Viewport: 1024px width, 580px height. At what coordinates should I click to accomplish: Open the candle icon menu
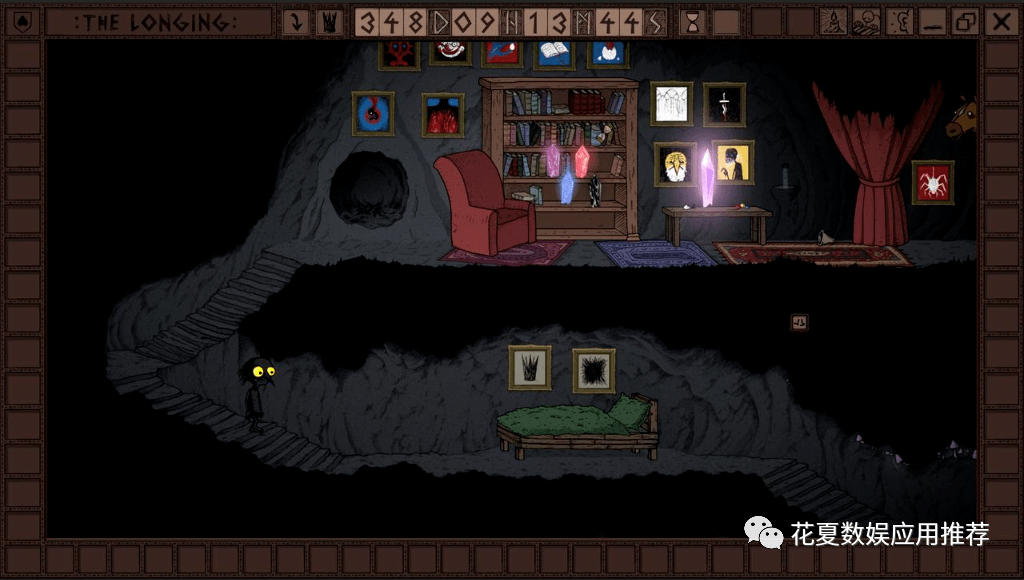[834, 21]
